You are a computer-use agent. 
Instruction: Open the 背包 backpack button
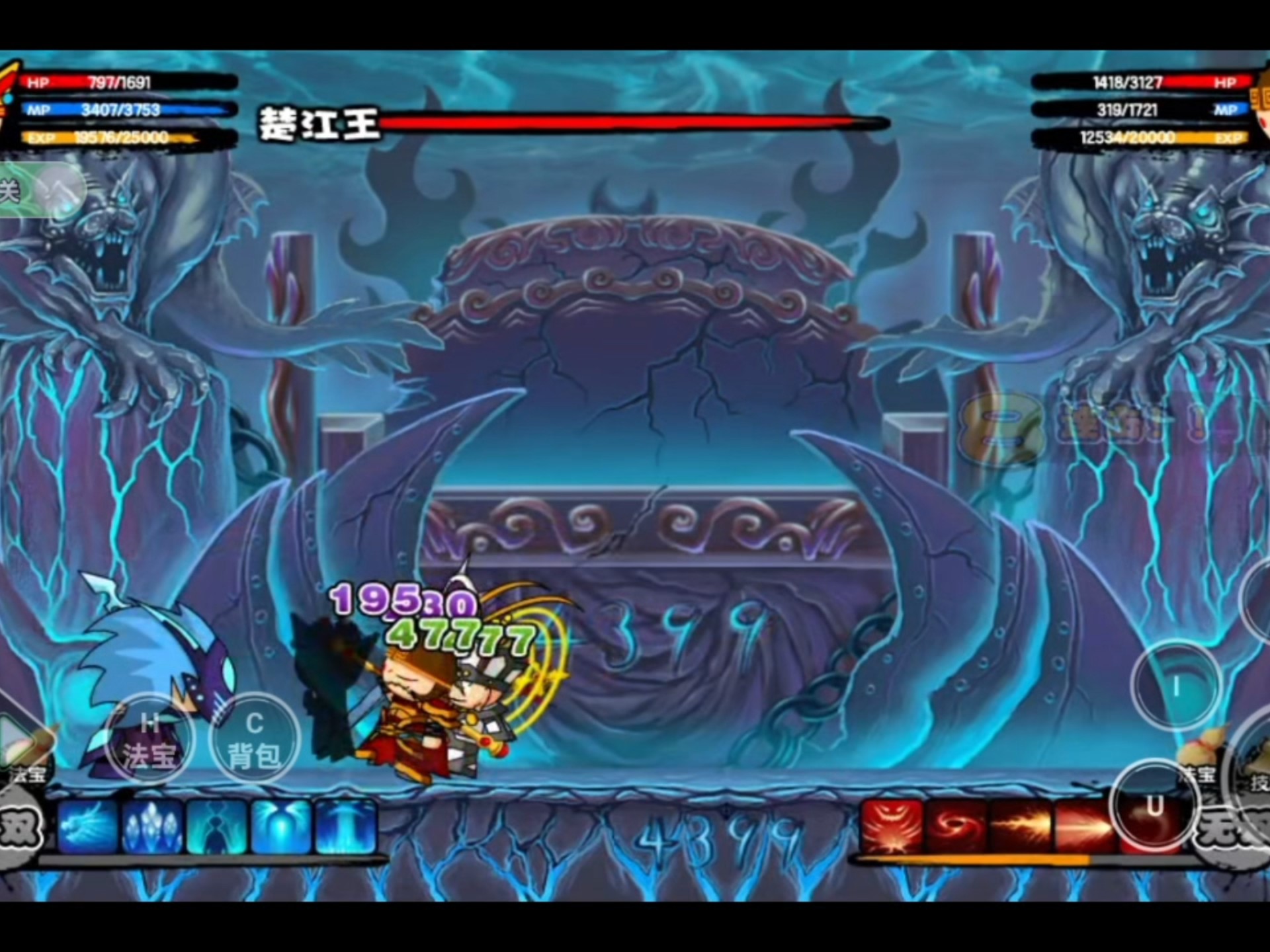254,739
